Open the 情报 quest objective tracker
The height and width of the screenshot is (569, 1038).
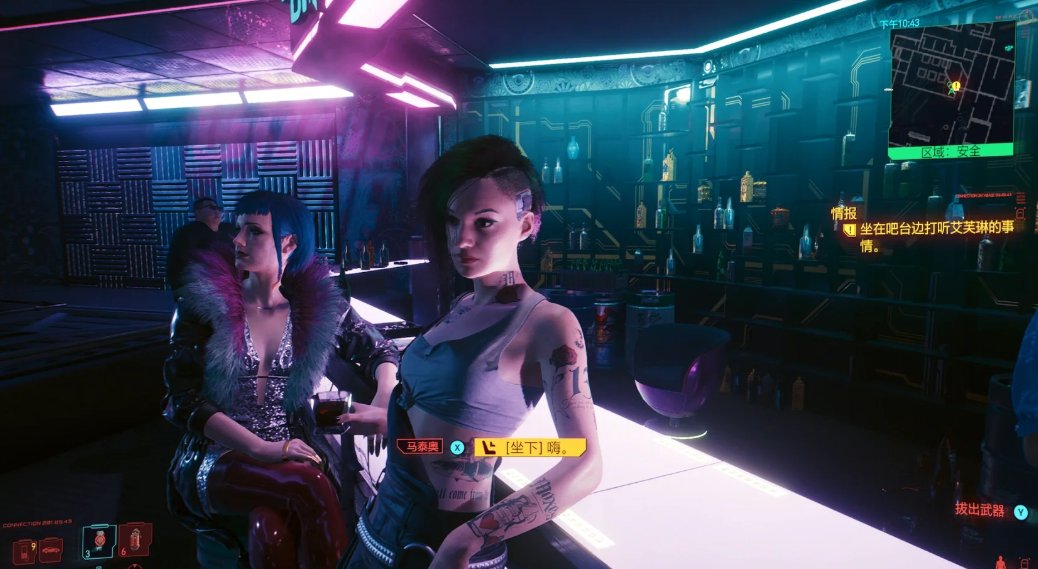tap(845, 213)
